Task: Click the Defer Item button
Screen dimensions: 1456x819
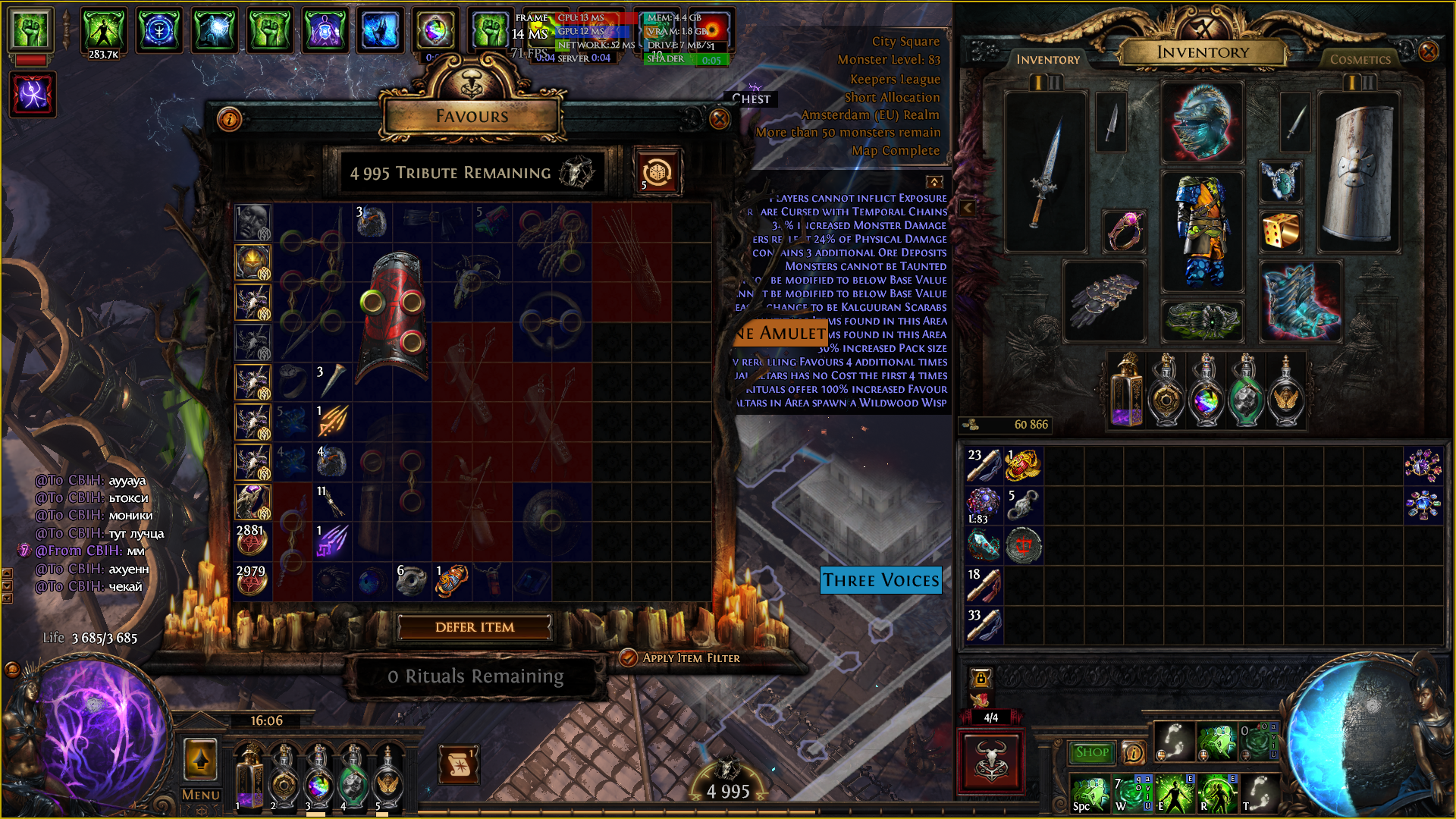Action: coord(475,627)
